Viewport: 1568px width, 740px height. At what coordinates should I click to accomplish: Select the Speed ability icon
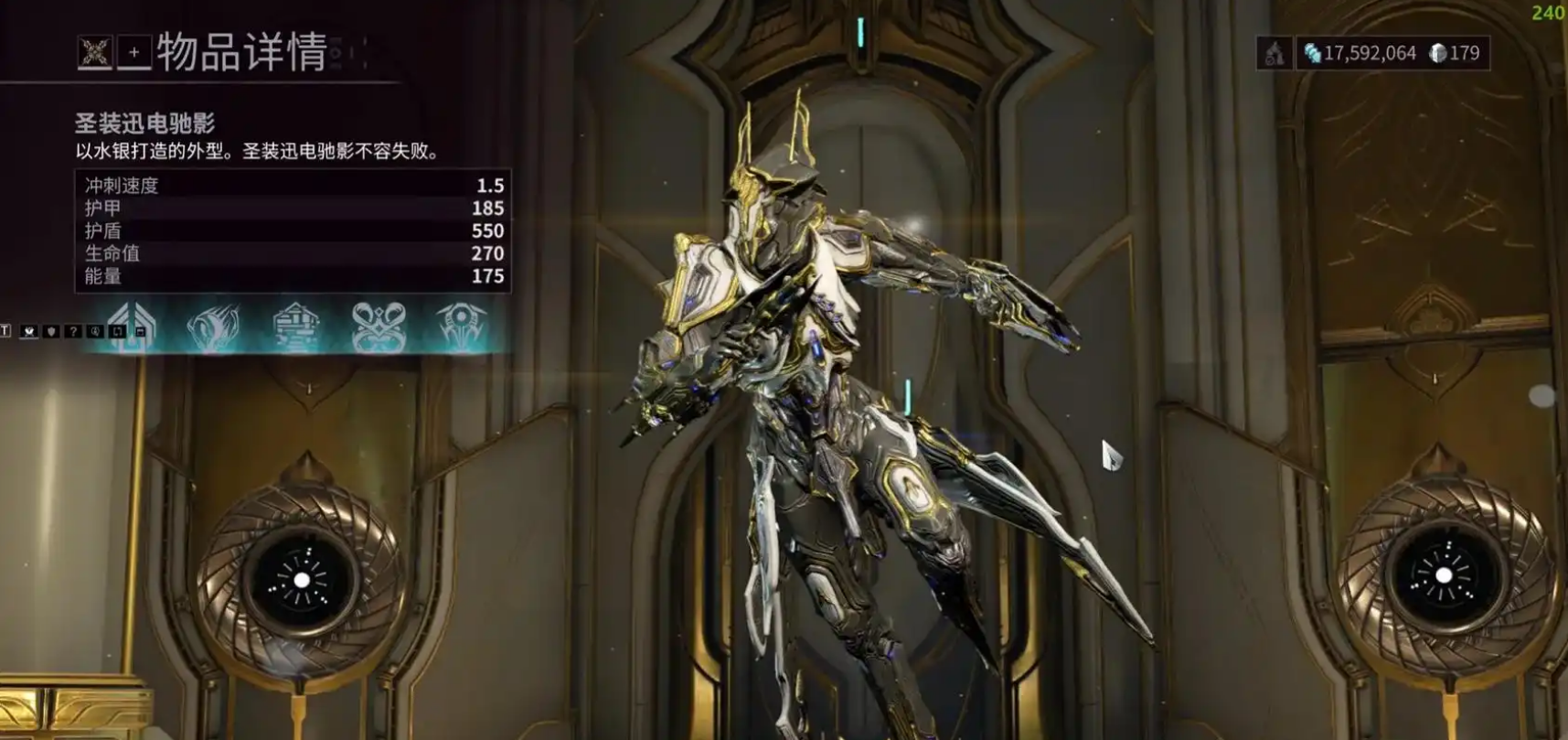[296, 327]
